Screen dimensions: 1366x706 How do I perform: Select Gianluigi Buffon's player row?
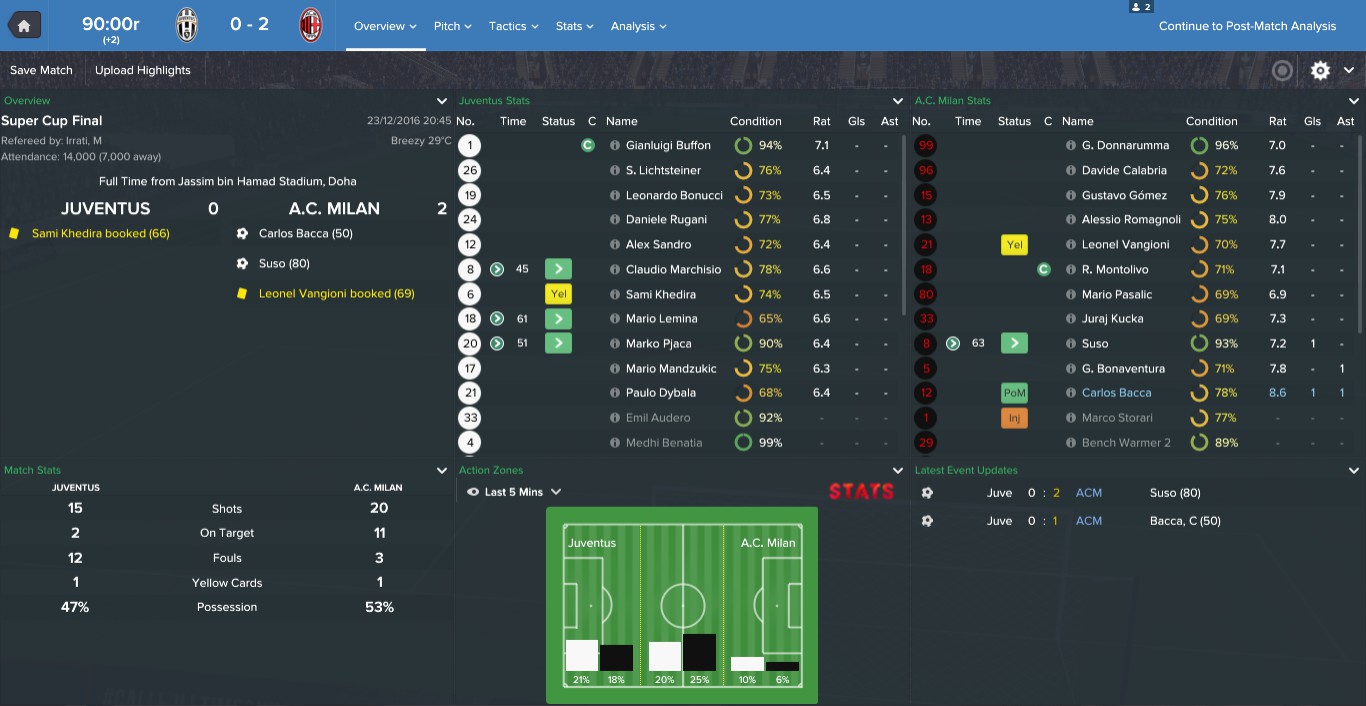pyautogui.click(x=668, y=145)
